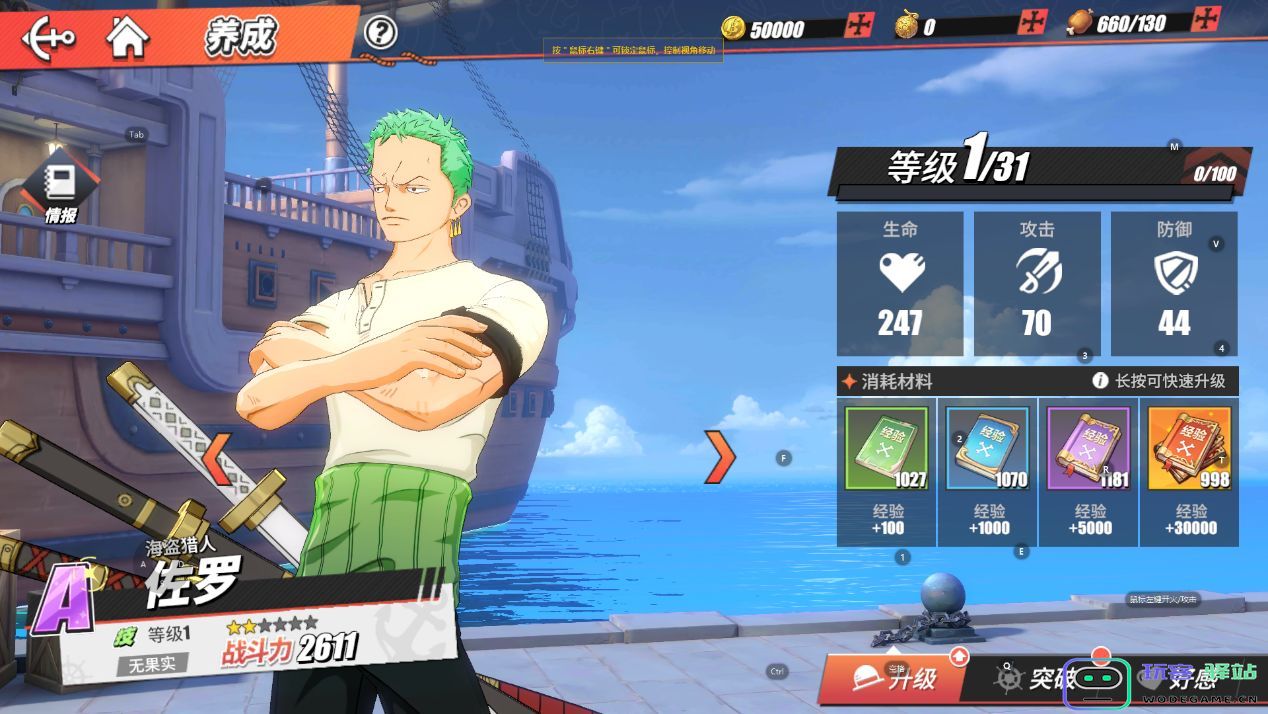Use the orange +30000 experience book

coord(1188,447)
